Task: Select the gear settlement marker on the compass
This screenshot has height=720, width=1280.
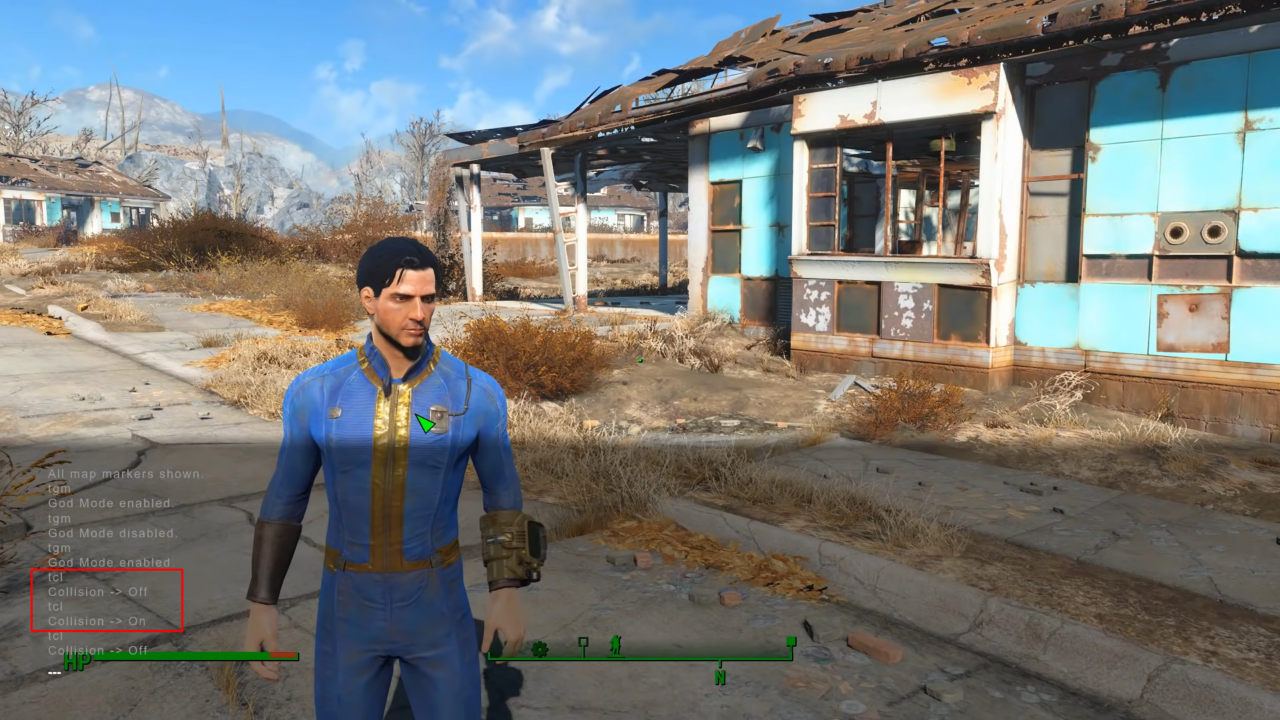Action: click(x=540, y=650)
